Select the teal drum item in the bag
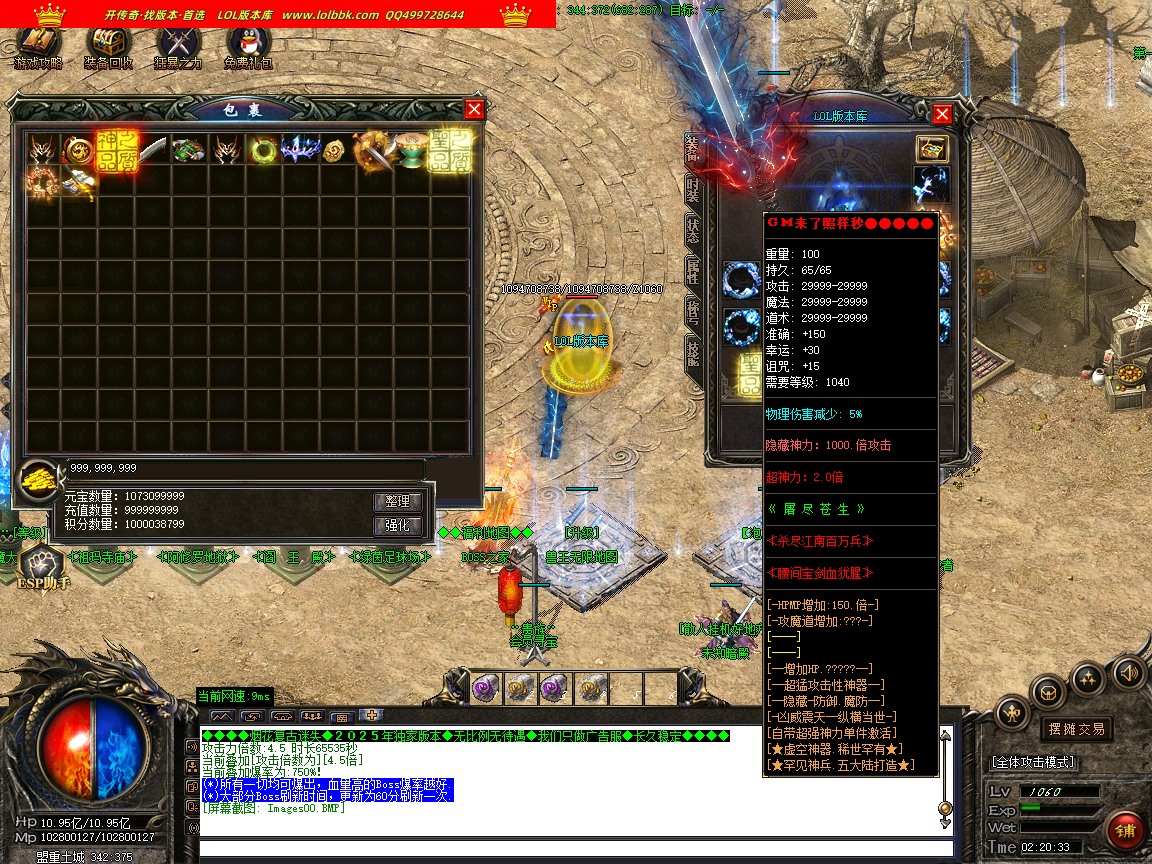The width and height of the screenshot is (1152, 864). pos(411,151)
